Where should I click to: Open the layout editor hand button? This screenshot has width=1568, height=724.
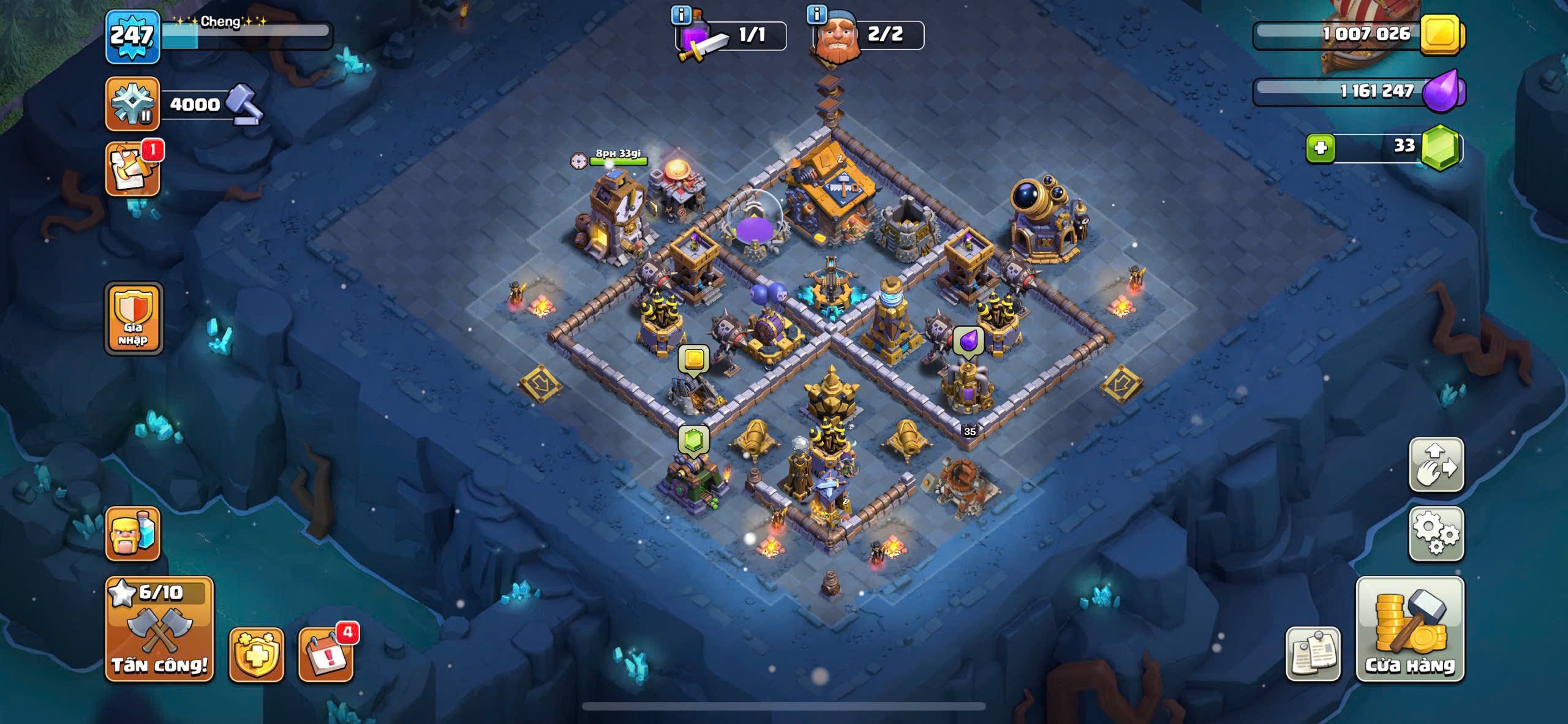pos(1436,464)
